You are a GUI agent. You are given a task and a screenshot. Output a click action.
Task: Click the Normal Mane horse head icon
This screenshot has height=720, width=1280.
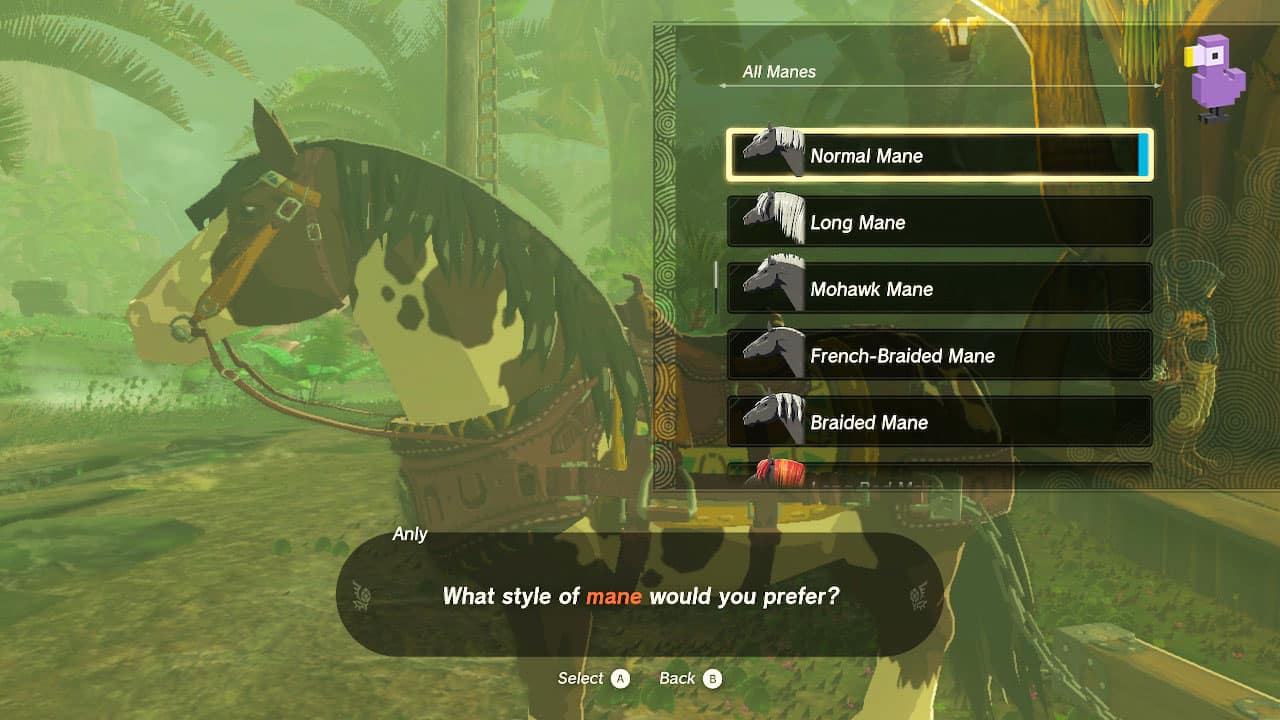click(771, 152)
